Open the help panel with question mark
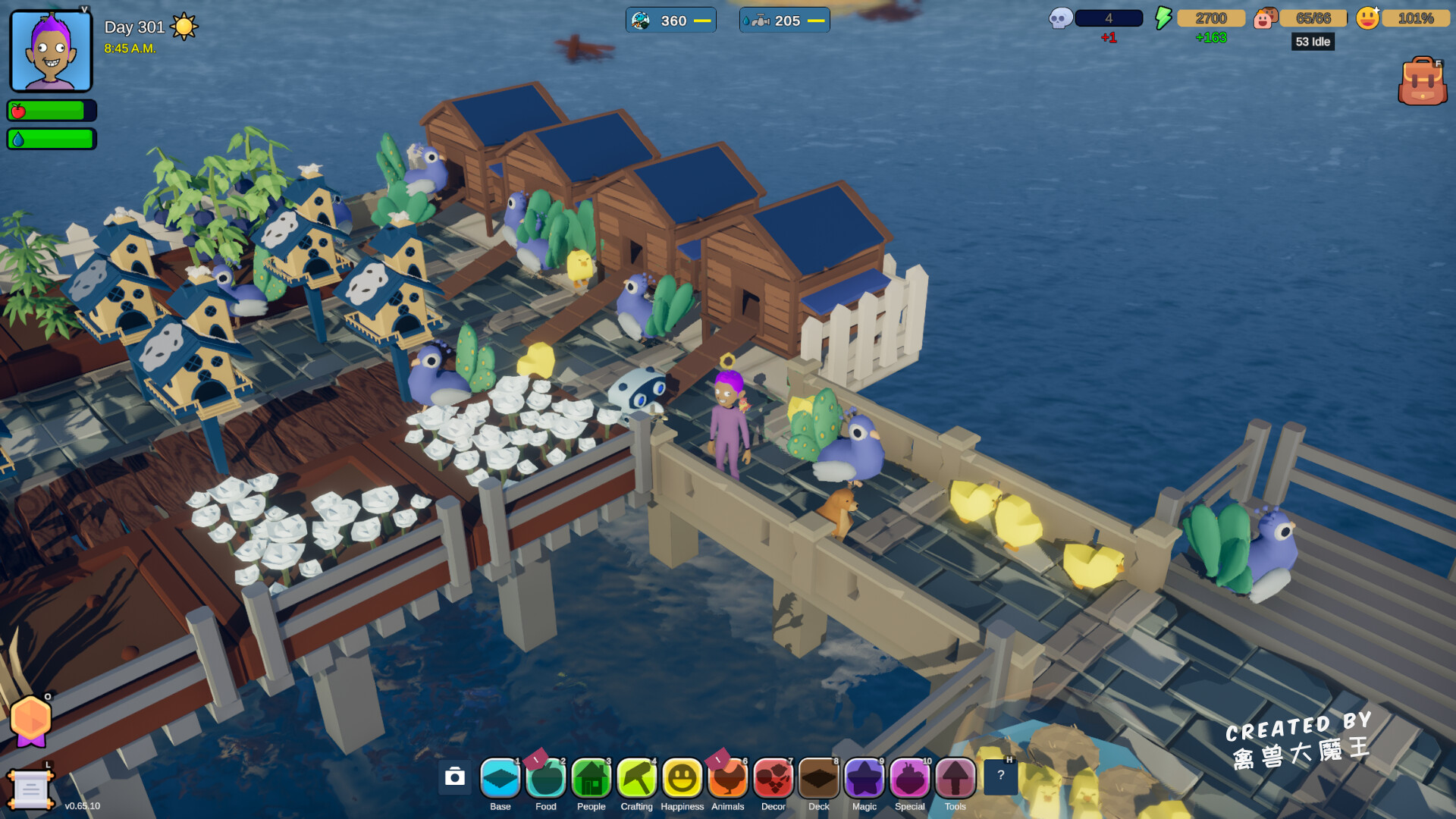 1001,775
